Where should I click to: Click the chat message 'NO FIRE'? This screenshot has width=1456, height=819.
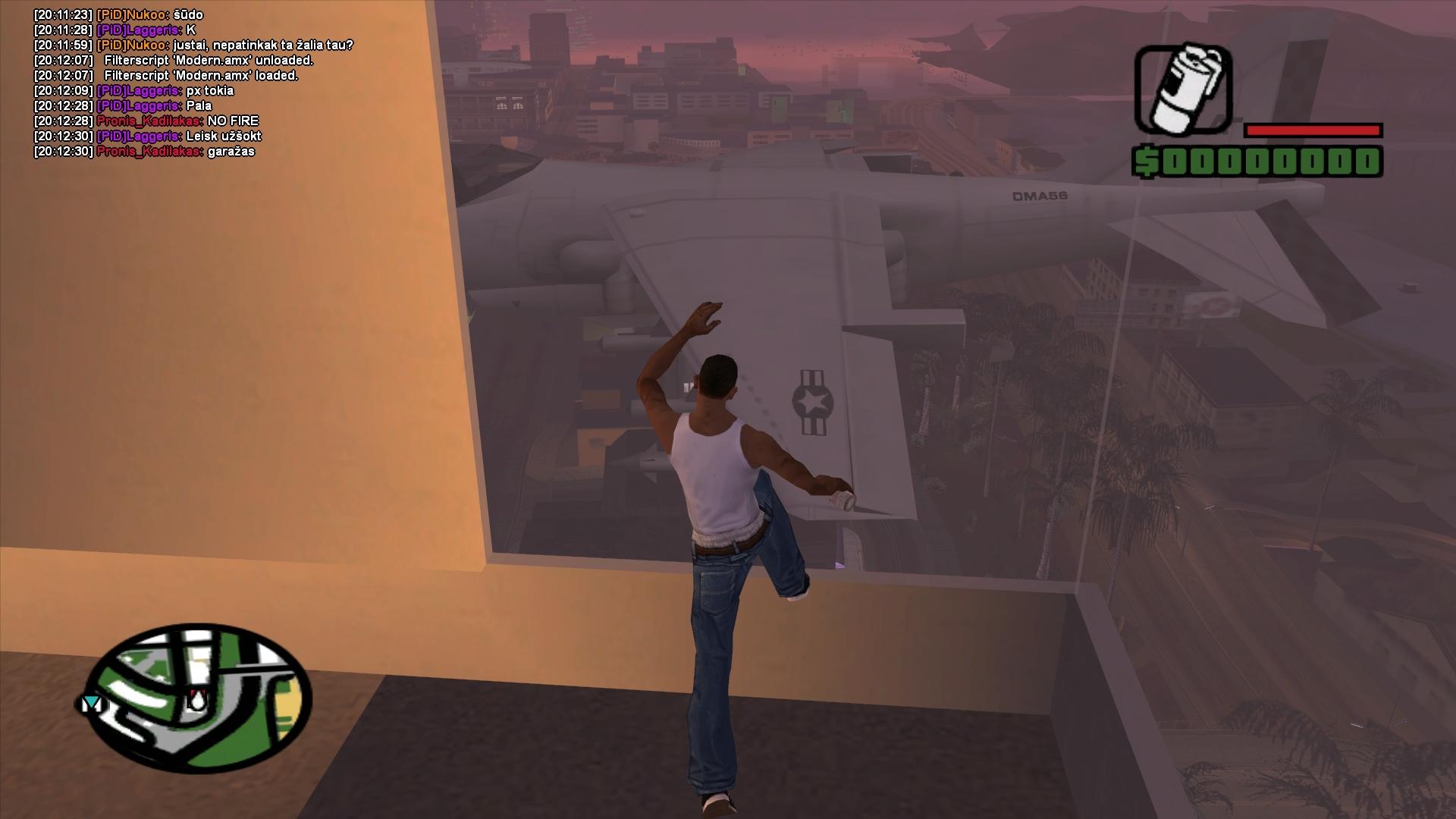pyautogui.click(x=232, y=121)
